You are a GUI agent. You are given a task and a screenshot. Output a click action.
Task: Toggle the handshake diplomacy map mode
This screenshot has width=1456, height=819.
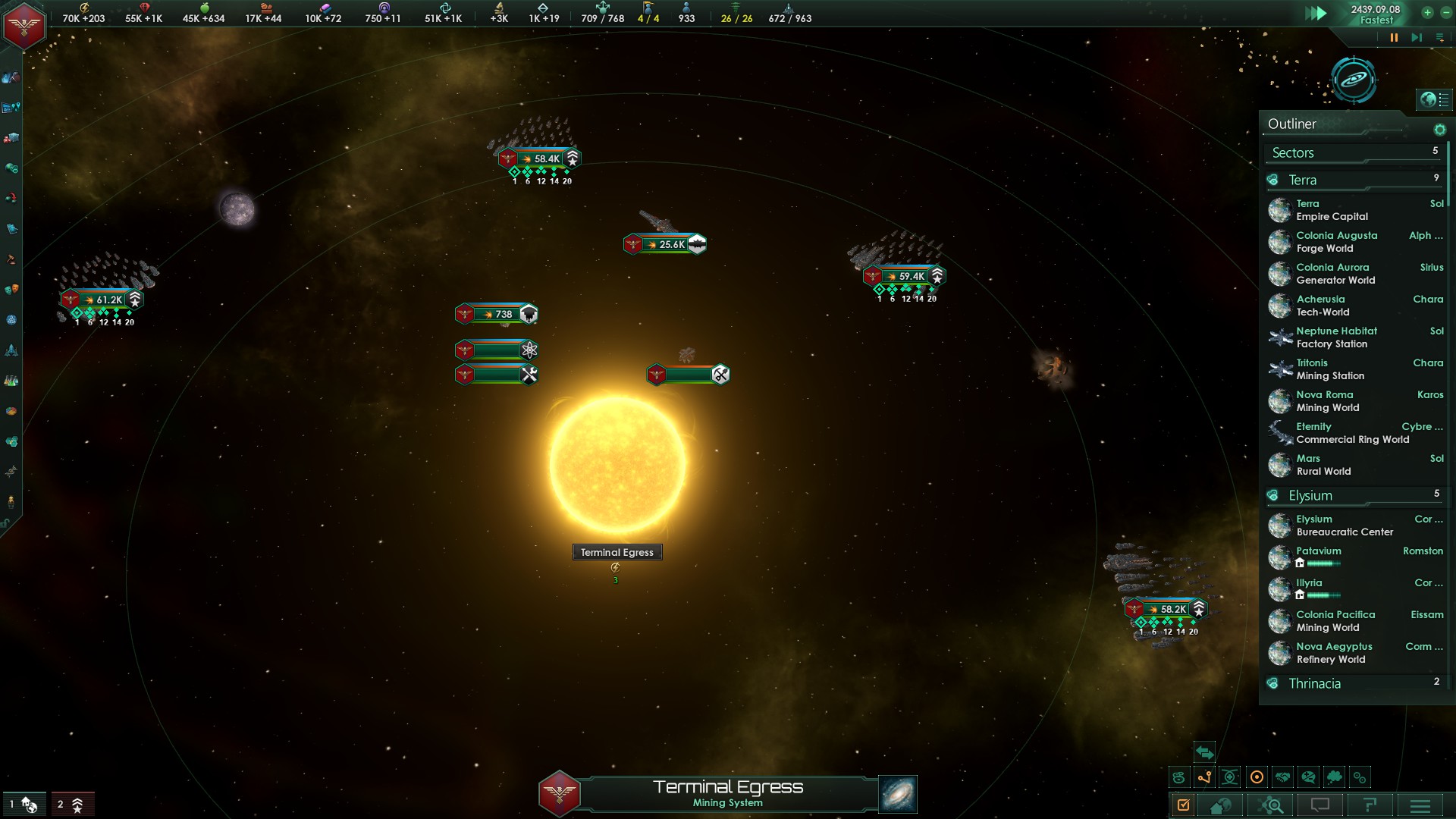1283,777
